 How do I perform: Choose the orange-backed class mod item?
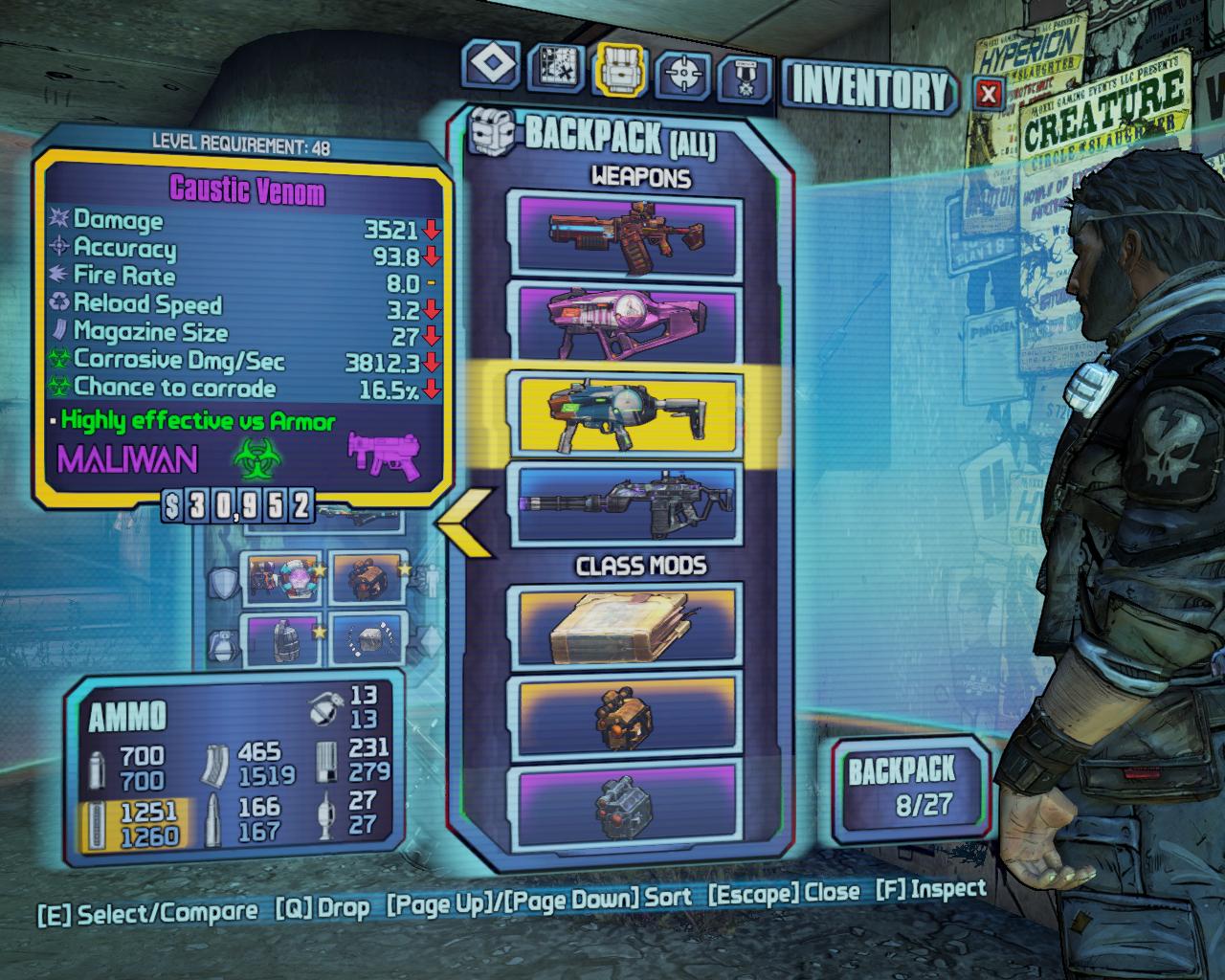coord(629,715)
